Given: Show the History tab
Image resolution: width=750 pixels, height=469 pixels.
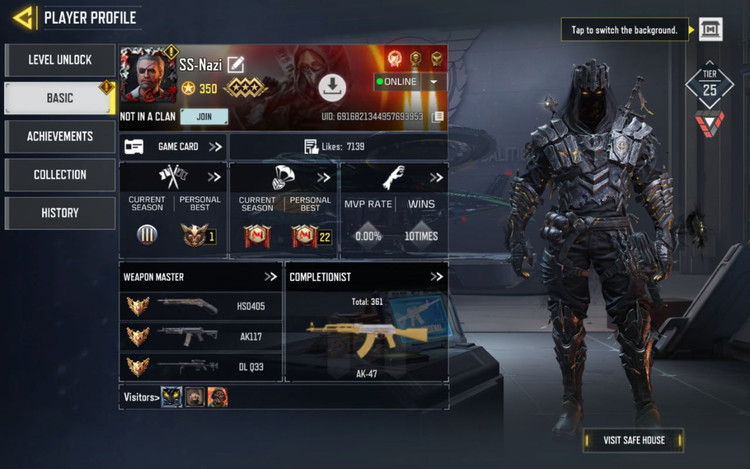Looking at the screenshot, I should click(x=60, y=213).
